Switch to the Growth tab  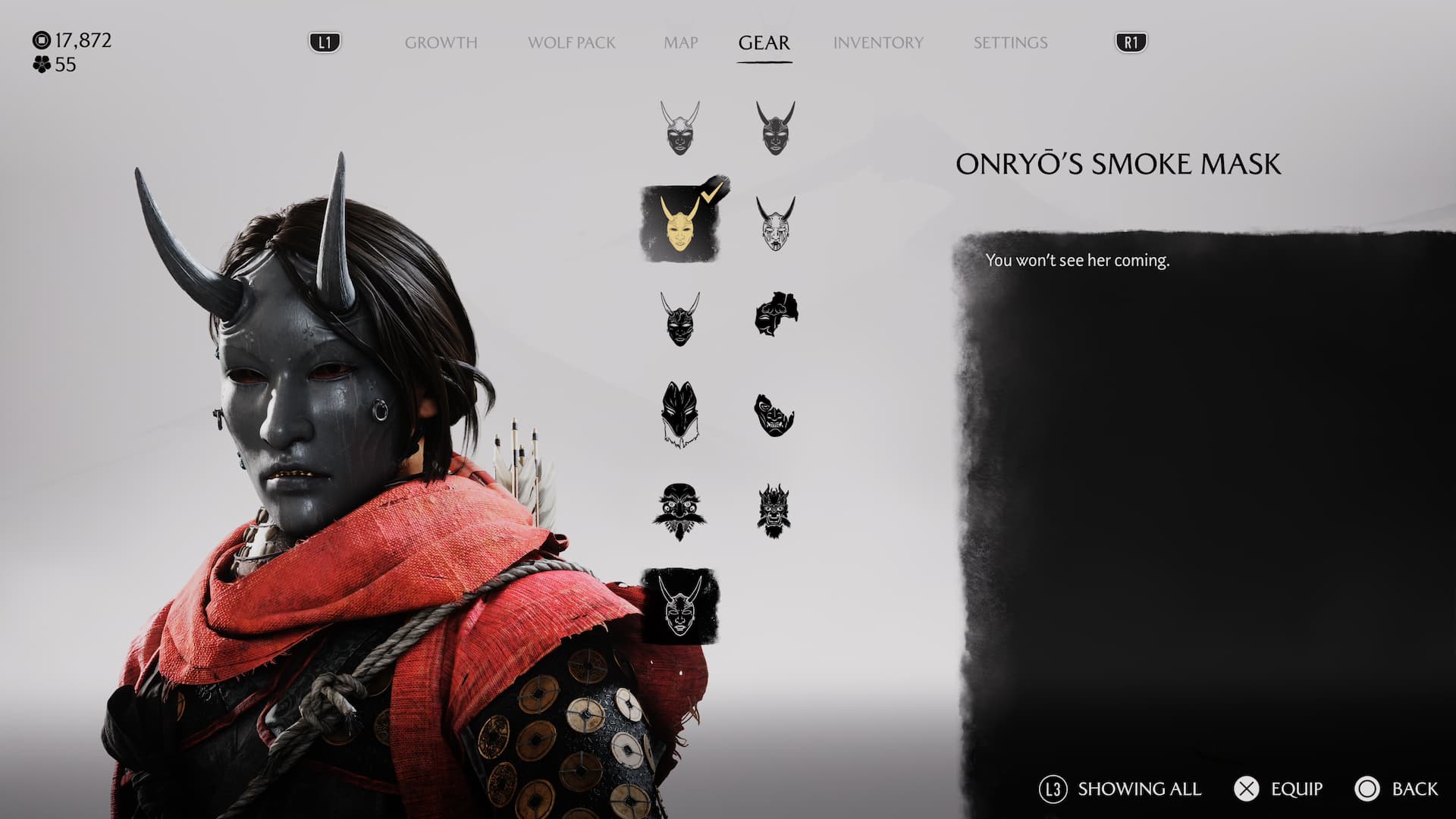[x=441, y=42]
